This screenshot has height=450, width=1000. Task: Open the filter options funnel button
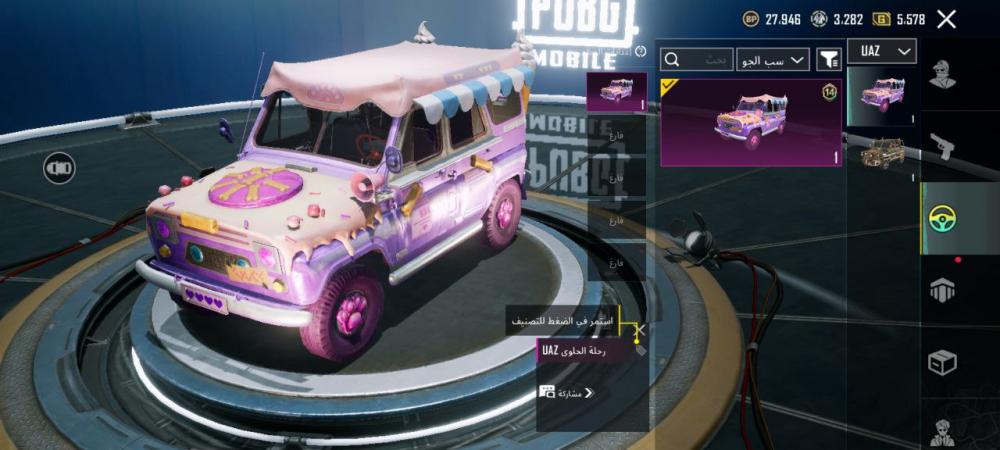pyautogui.click(x=828, y=60)
